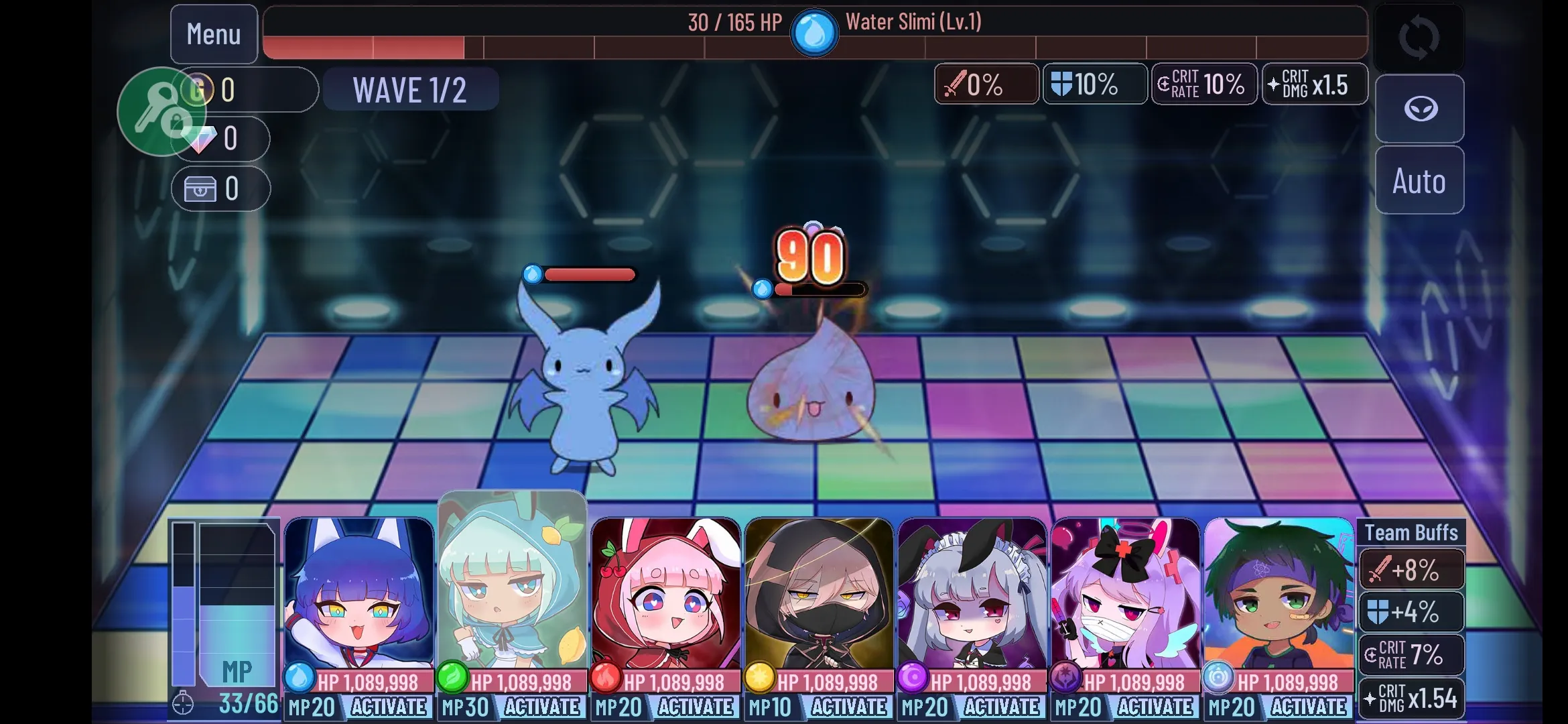Click the CRIT DMG x1.54 team buff entry
The width and height of the screenshot is (1568, 724).
(x=1412, y=698)
